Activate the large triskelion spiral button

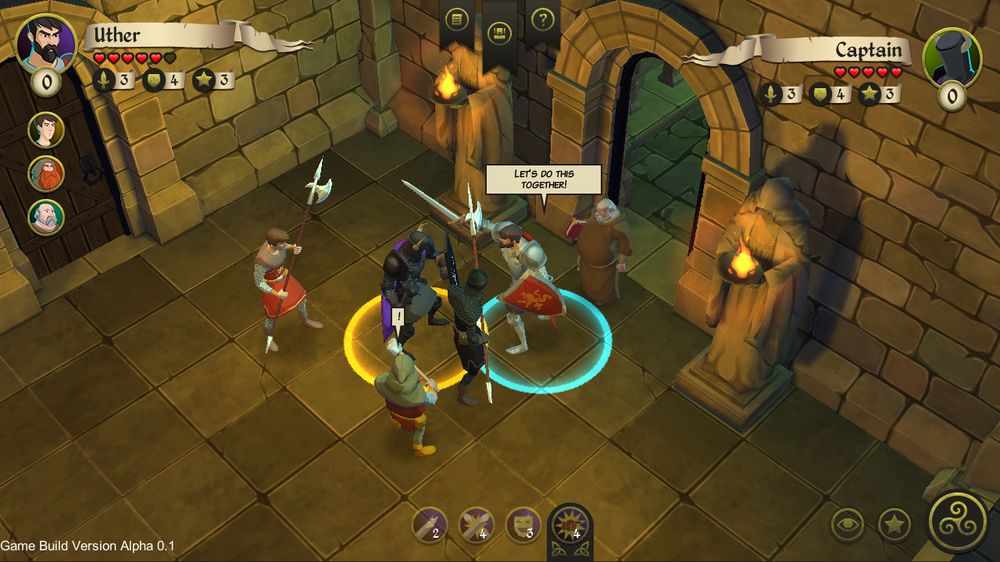[x=958, y=521]
